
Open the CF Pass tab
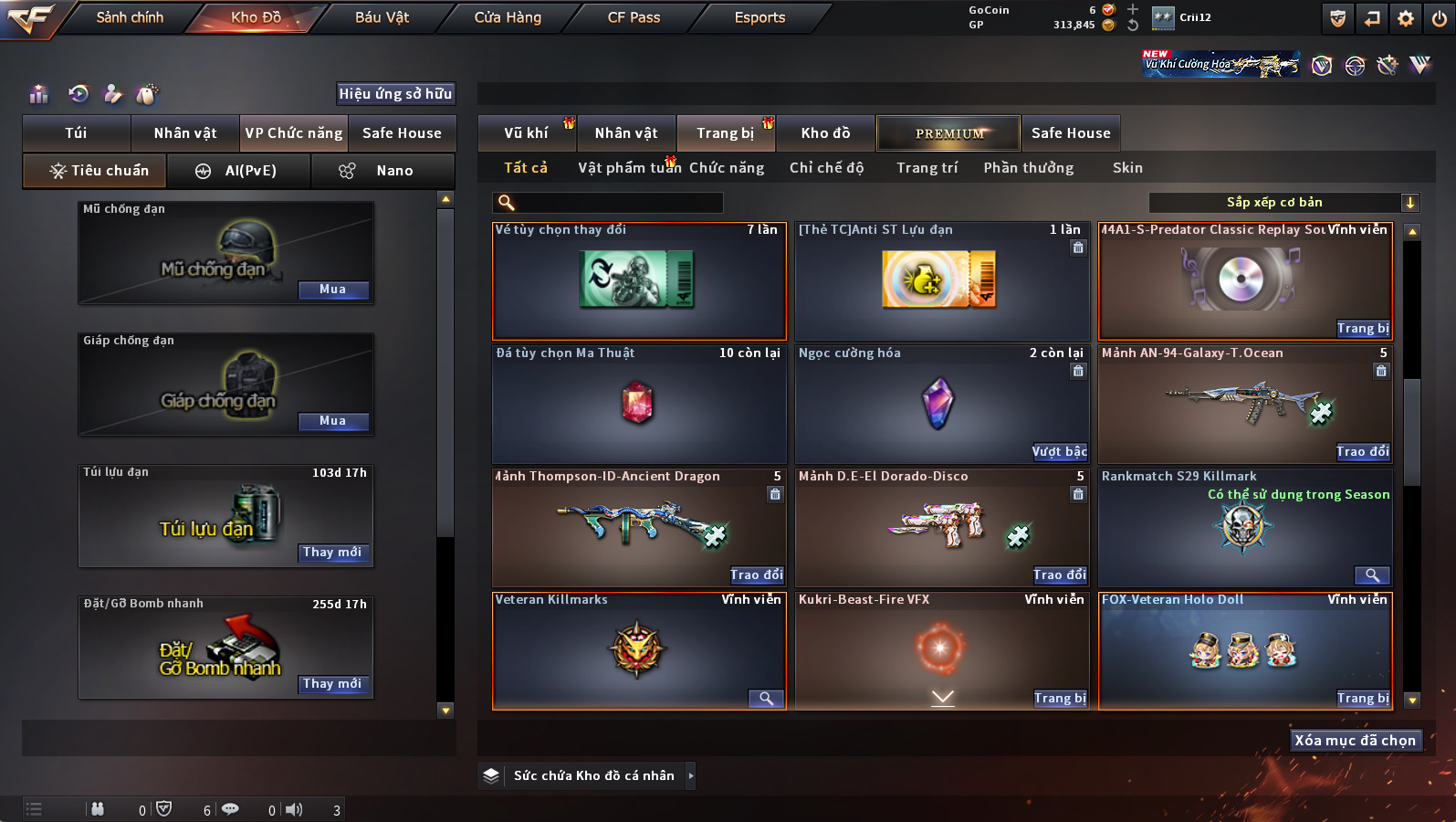(x=634, y=17)
